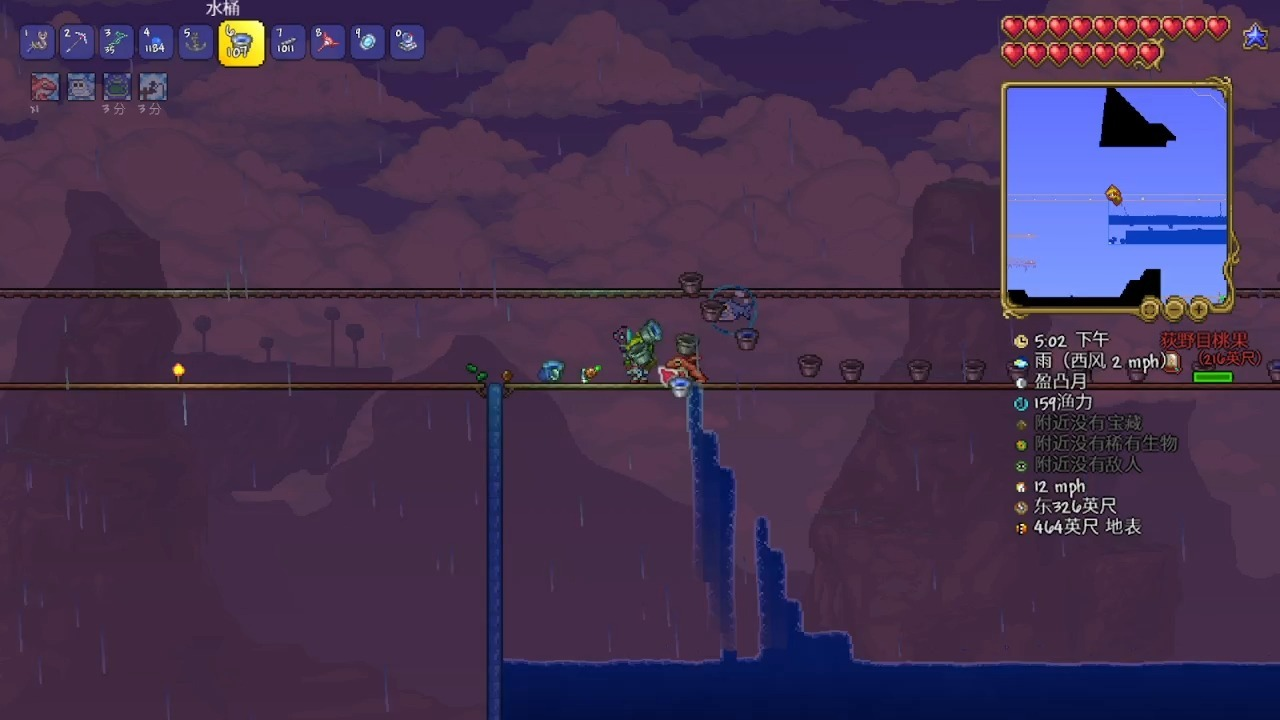This screenshot has width=1280, height=720.
Task: Pick the anchor in hotbar slot 5
Action: click(195, 42)
